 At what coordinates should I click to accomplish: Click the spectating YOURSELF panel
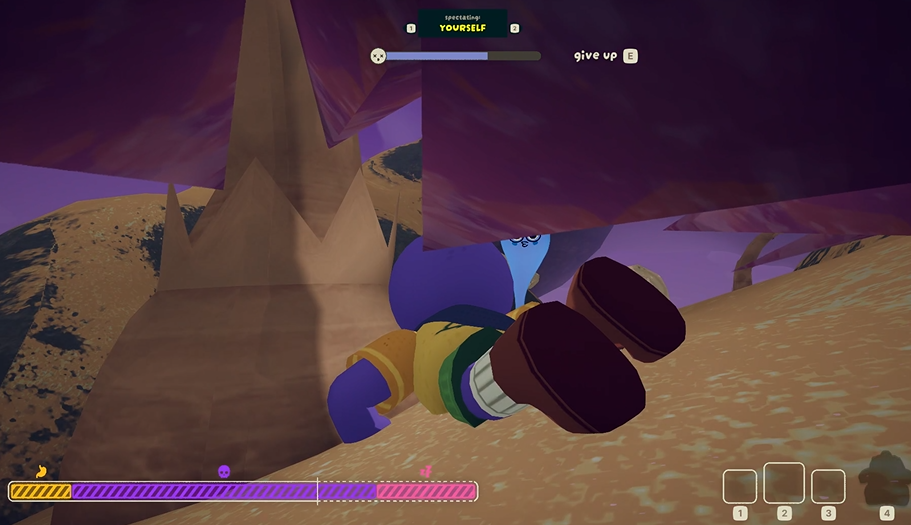point(462,23)
